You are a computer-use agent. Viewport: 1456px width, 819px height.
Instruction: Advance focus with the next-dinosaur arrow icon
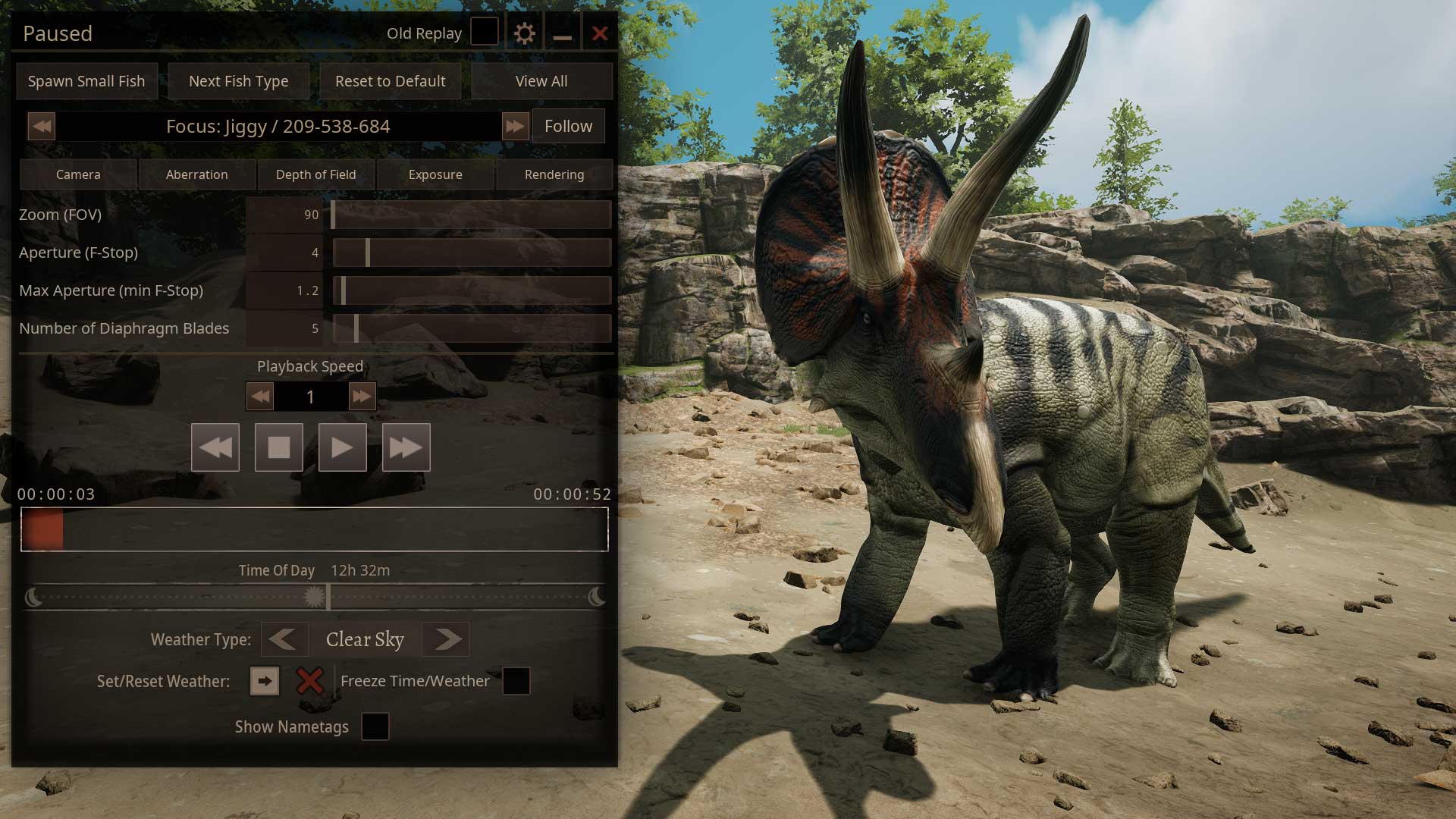click(x=516, y=126)
